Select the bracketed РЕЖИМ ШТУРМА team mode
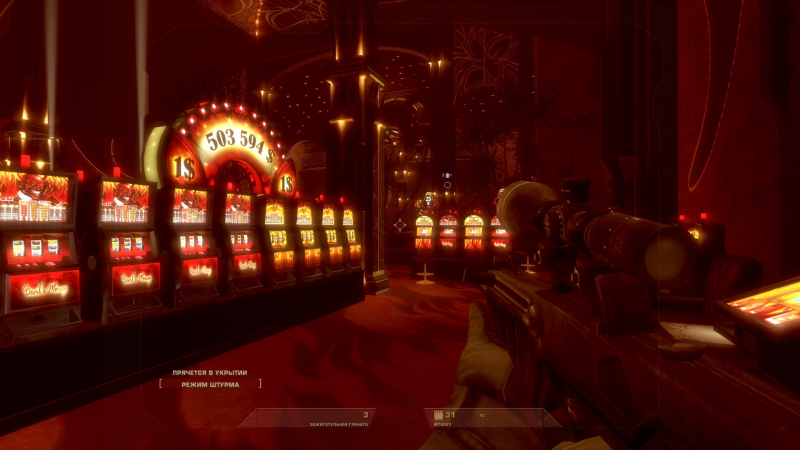 point(210,384)
